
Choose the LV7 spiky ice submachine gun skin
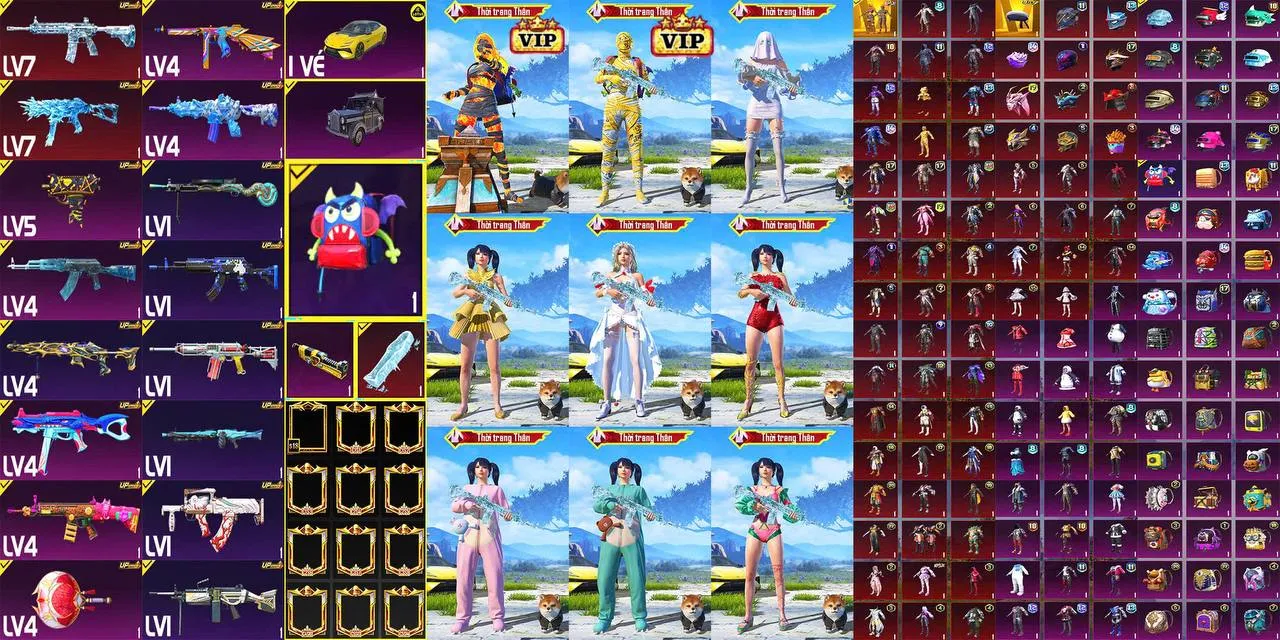[70, 120]
